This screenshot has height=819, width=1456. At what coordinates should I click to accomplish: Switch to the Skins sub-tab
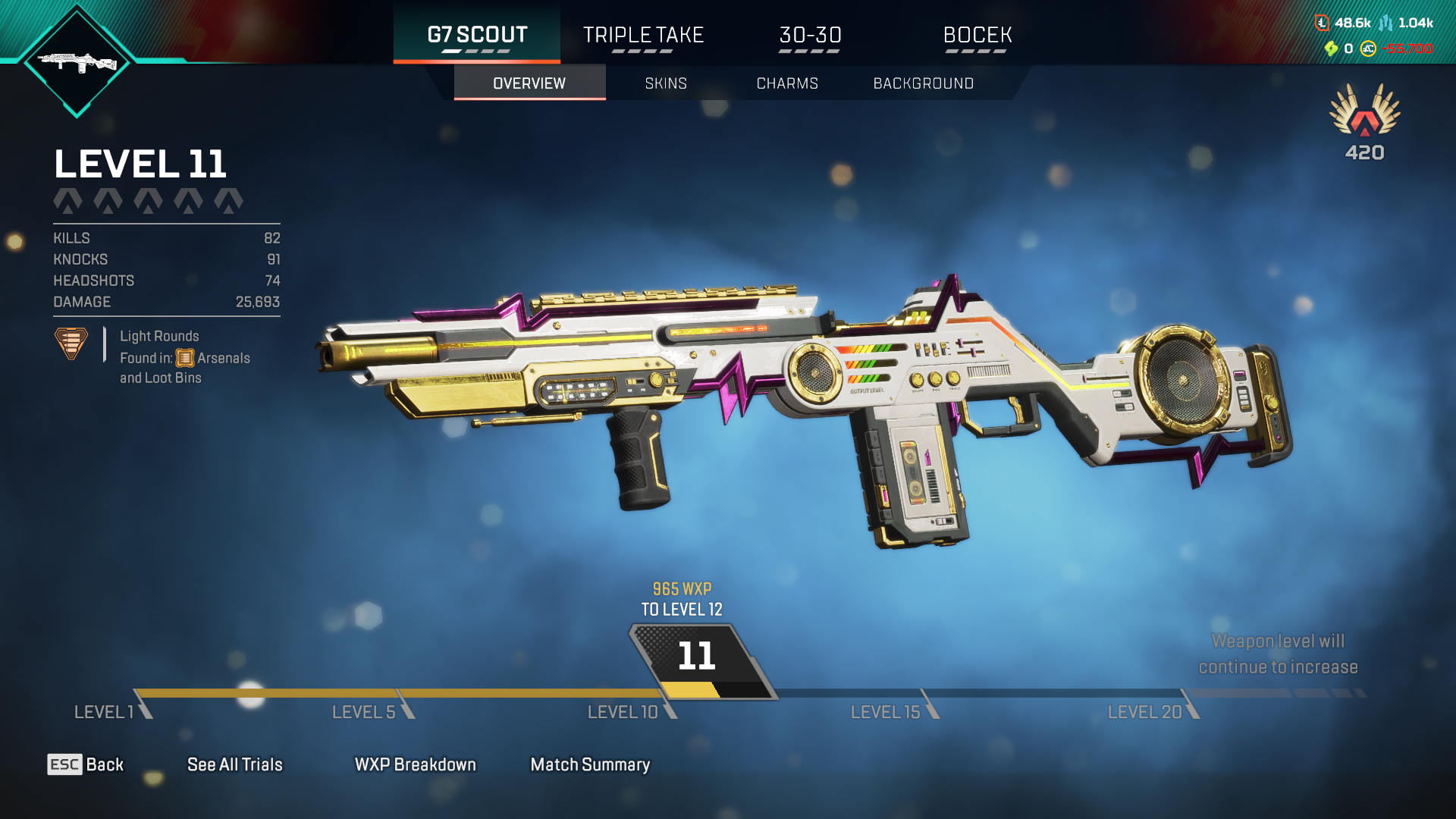click(x=666, y=83)
